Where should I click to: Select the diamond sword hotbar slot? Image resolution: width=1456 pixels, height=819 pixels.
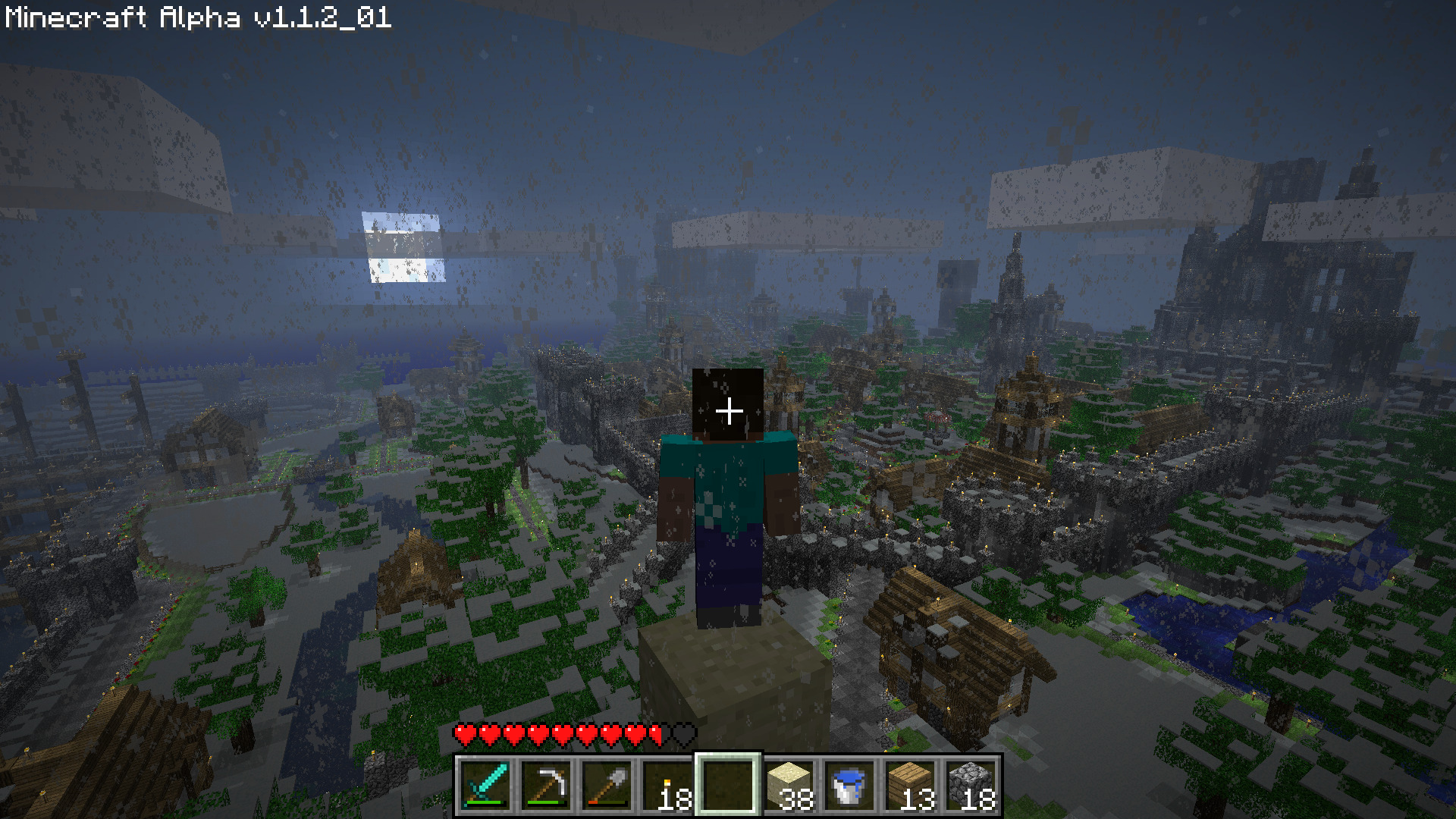485,785
